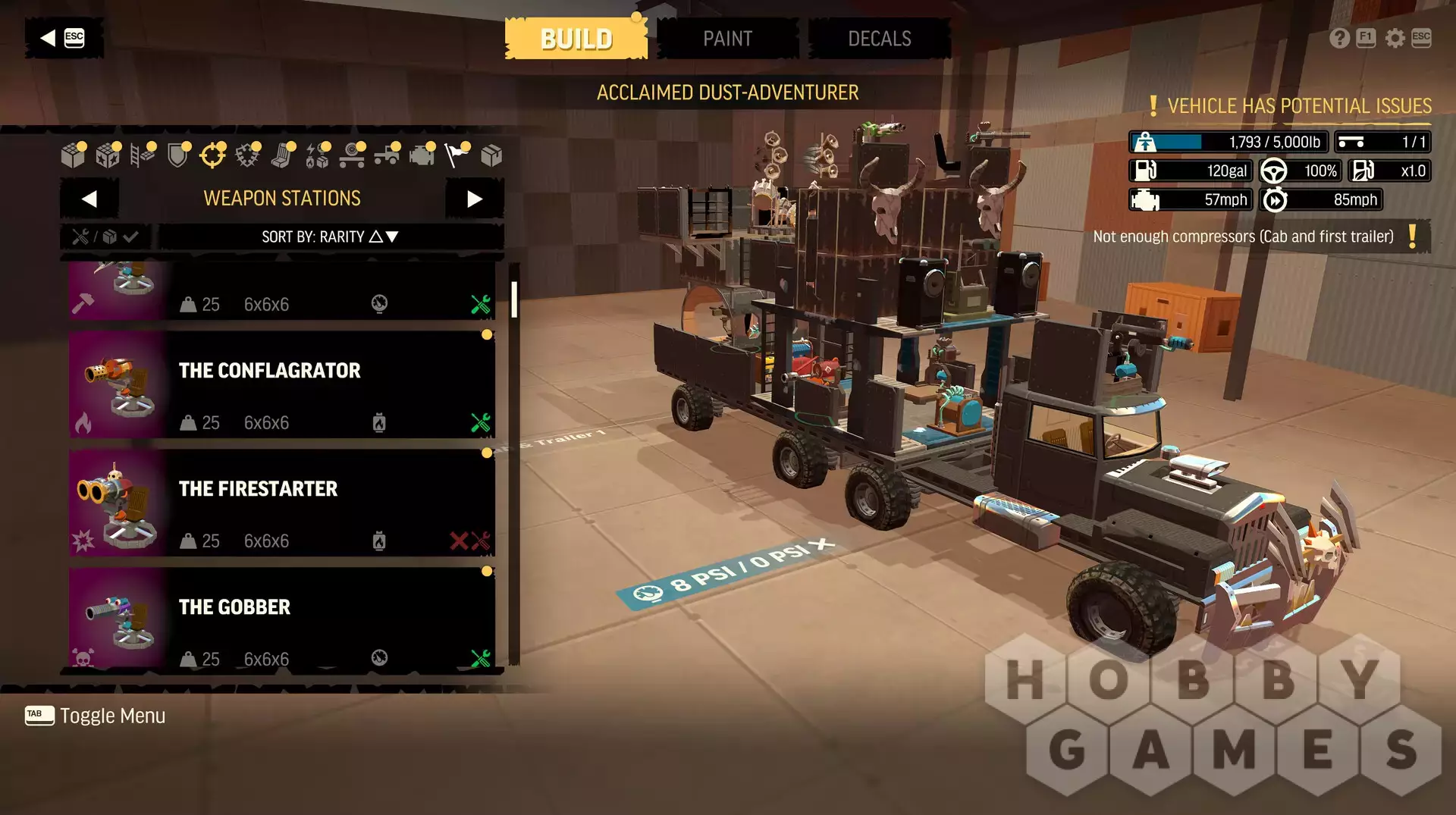This screenshot has height=815, width=1456.
Task: Select the engine parts category icon
Action: pos(422,155)
